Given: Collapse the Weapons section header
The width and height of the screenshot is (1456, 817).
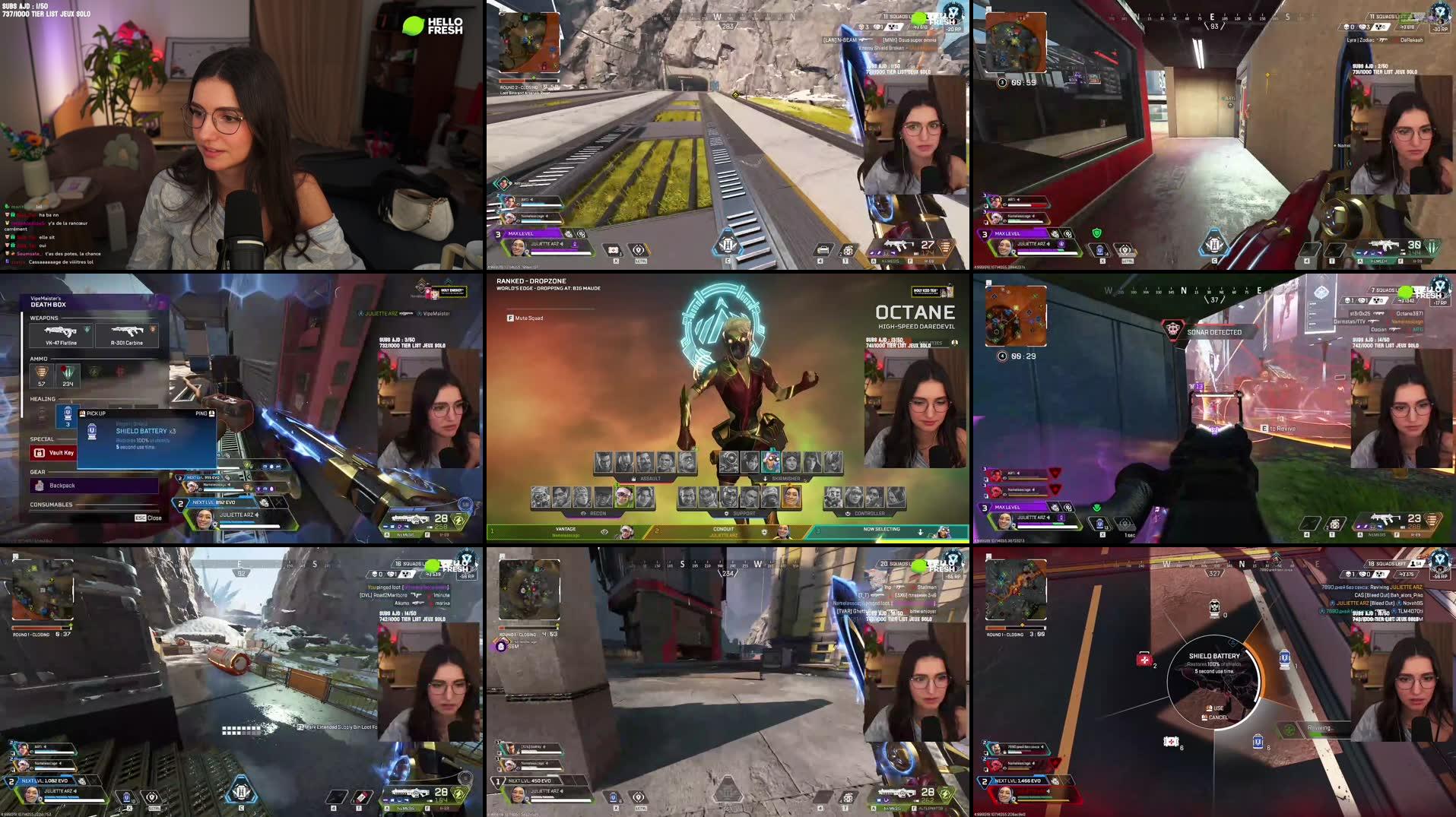Looking at the screenshot, I should click(x=43, y=318).
